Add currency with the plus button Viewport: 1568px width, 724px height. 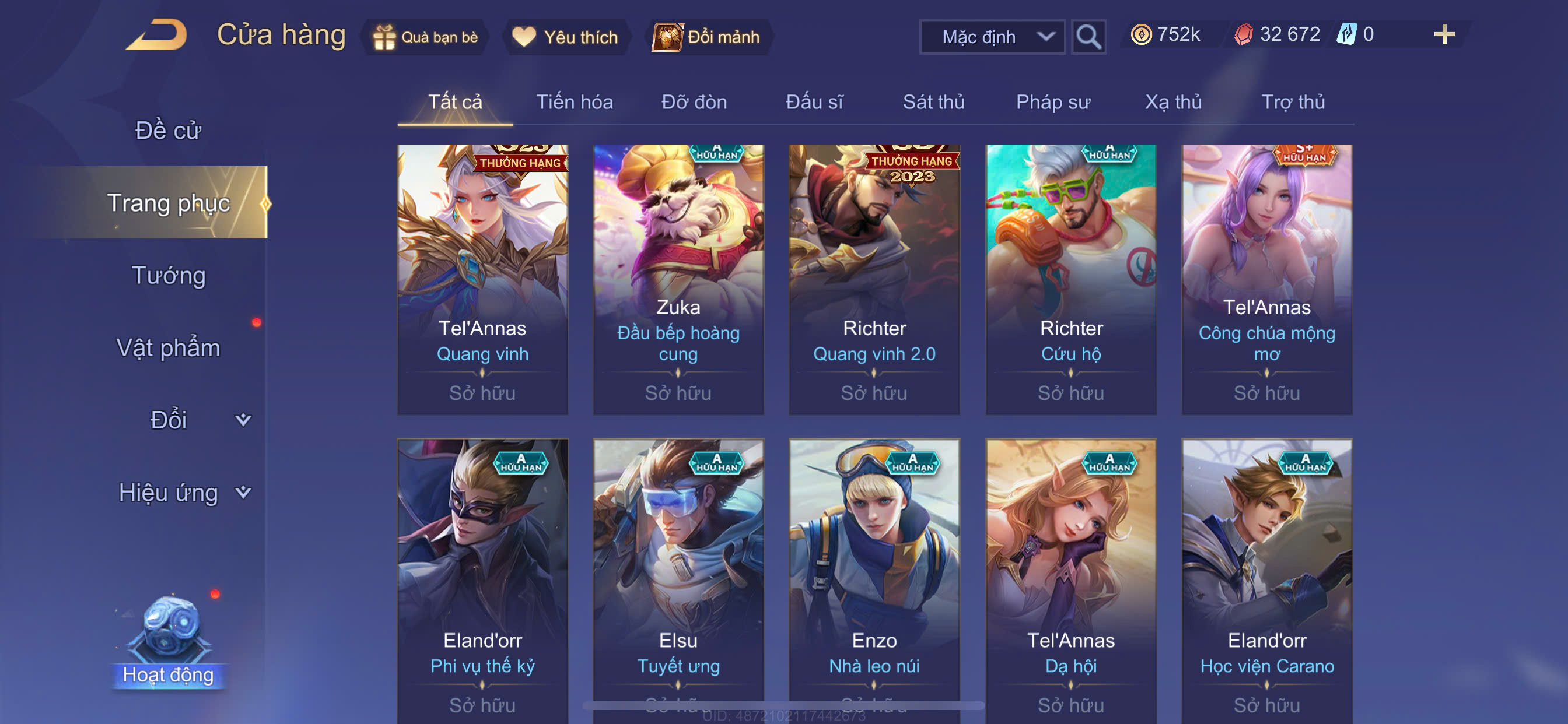pos(1443,34)
